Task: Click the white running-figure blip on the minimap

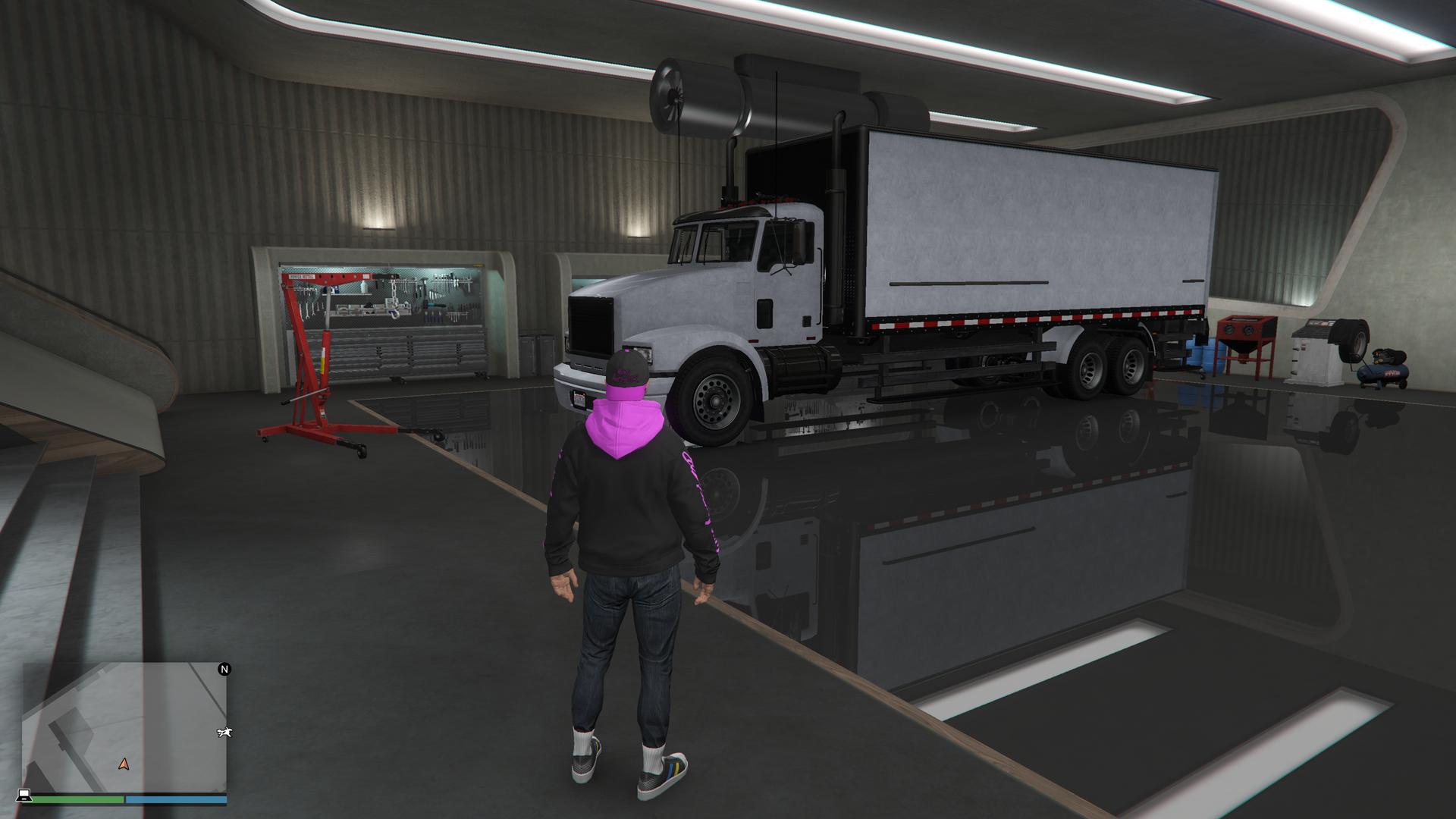Action: coord(224,733)
